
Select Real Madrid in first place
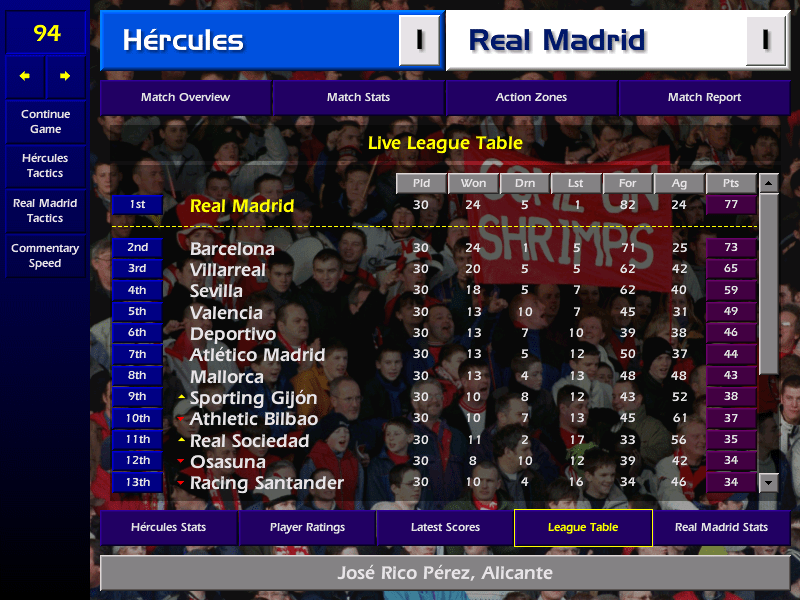(x=242, y=205)
